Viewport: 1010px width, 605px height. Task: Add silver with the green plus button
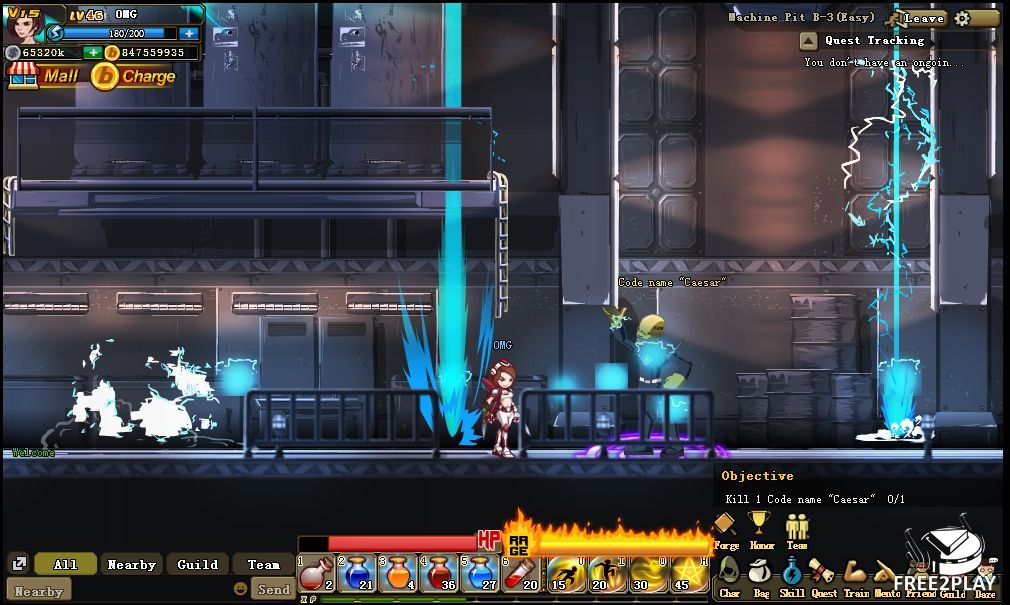pyautogui.click(x=92, y=52)
